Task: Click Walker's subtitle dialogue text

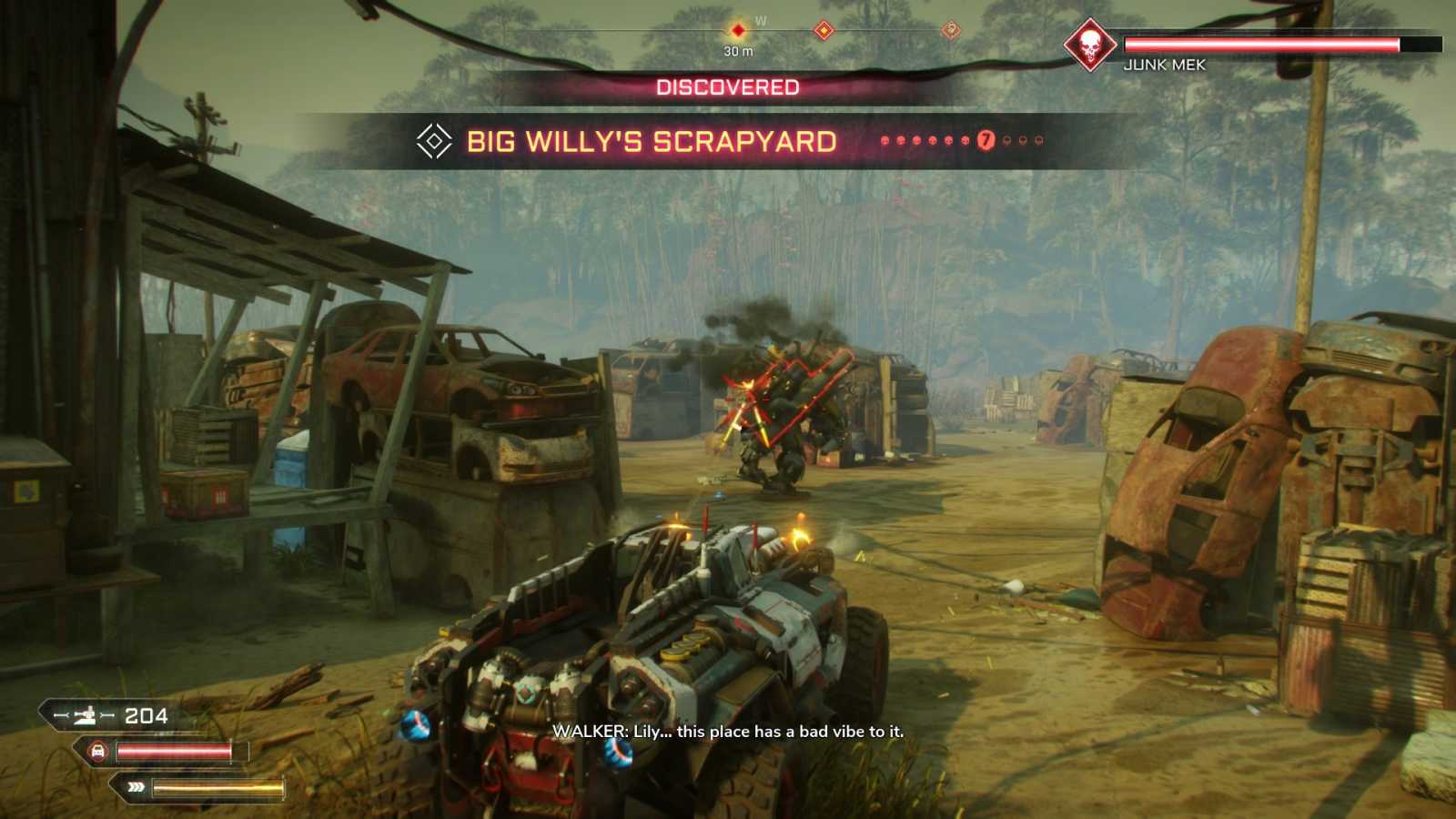Action: (x=726, y=731)
